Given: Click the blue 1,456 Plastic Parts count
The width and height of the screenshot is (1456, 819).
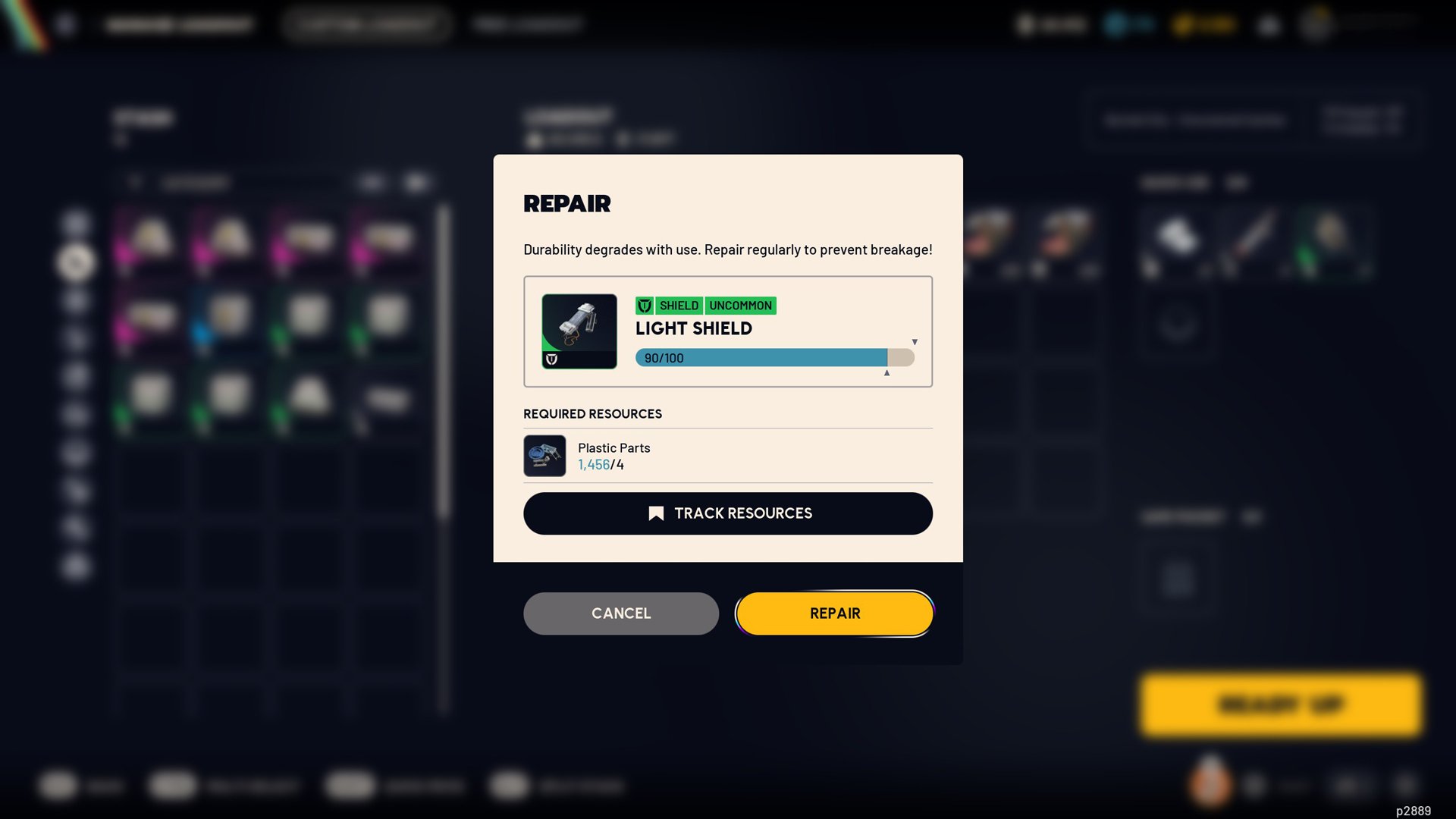Looking at the screenshot, I should 594,464.
